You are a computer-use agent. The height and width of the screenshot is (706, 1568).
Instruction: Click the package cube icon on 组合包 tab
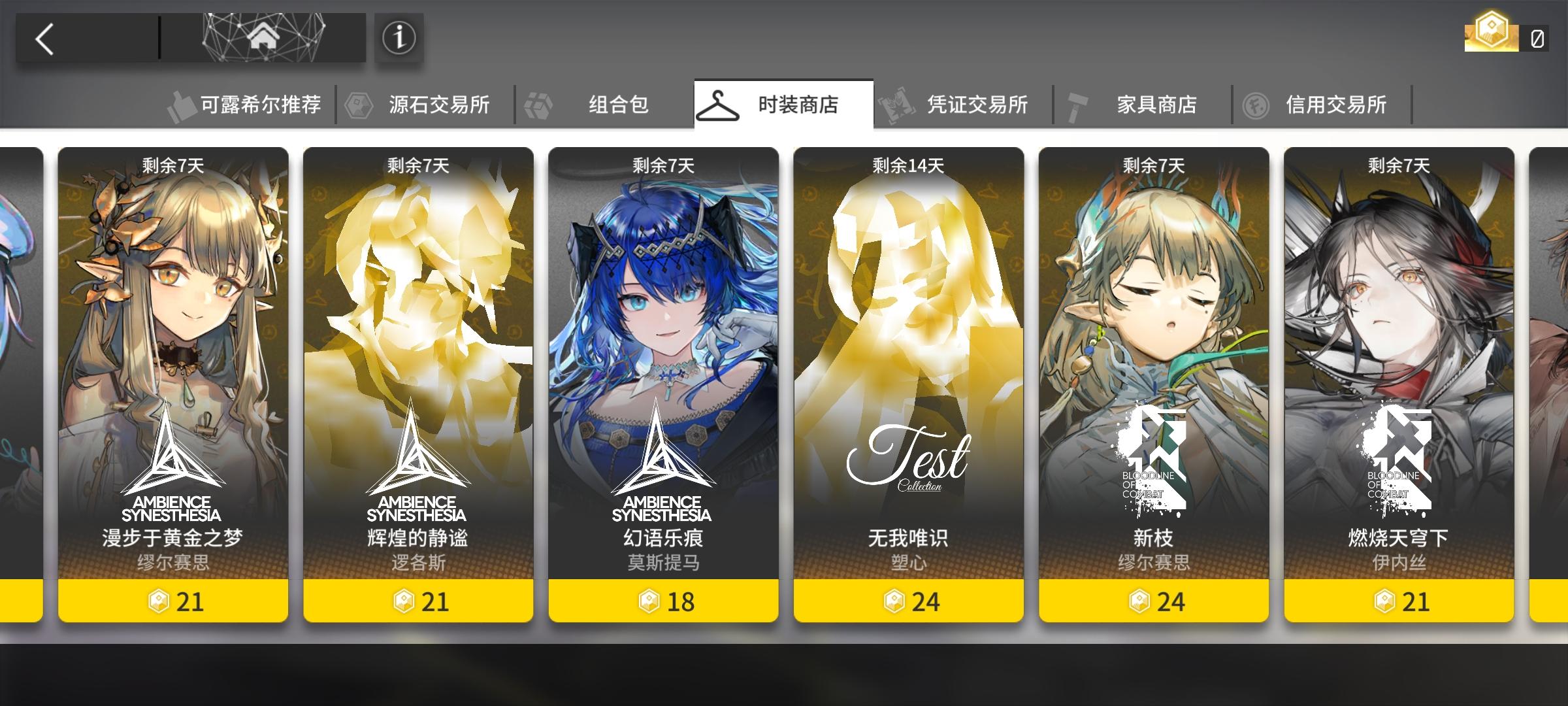[x=538, y=103]
